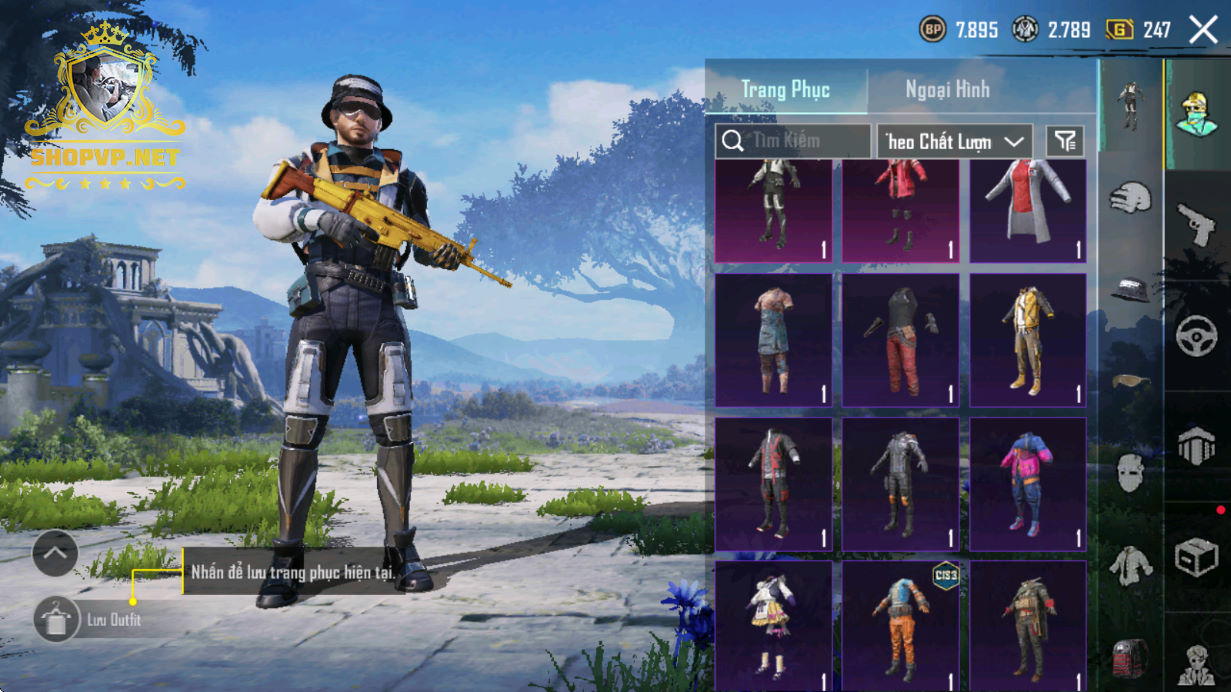Image resolution: width=1231 pixels, height=692 pixels.
Task: Open the steering wheel vehicle category
Action: (x=1196, y=336)
